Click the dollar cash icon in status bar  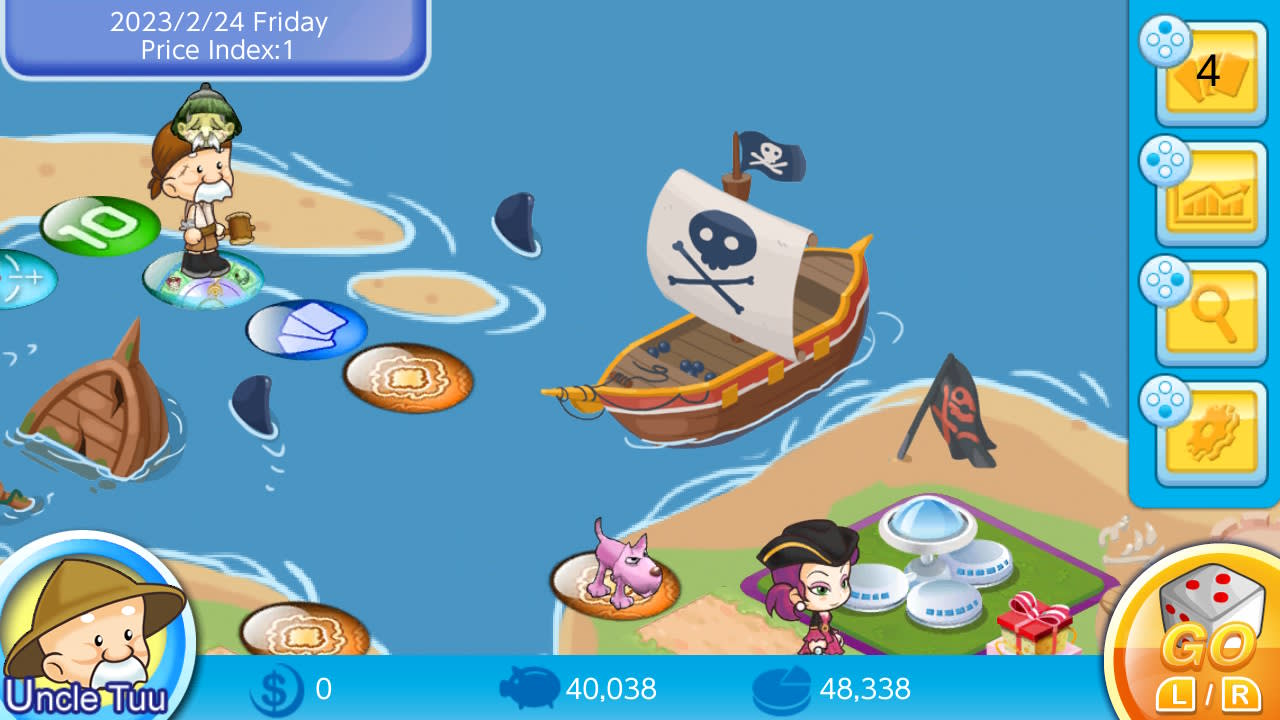pos(277,689)
